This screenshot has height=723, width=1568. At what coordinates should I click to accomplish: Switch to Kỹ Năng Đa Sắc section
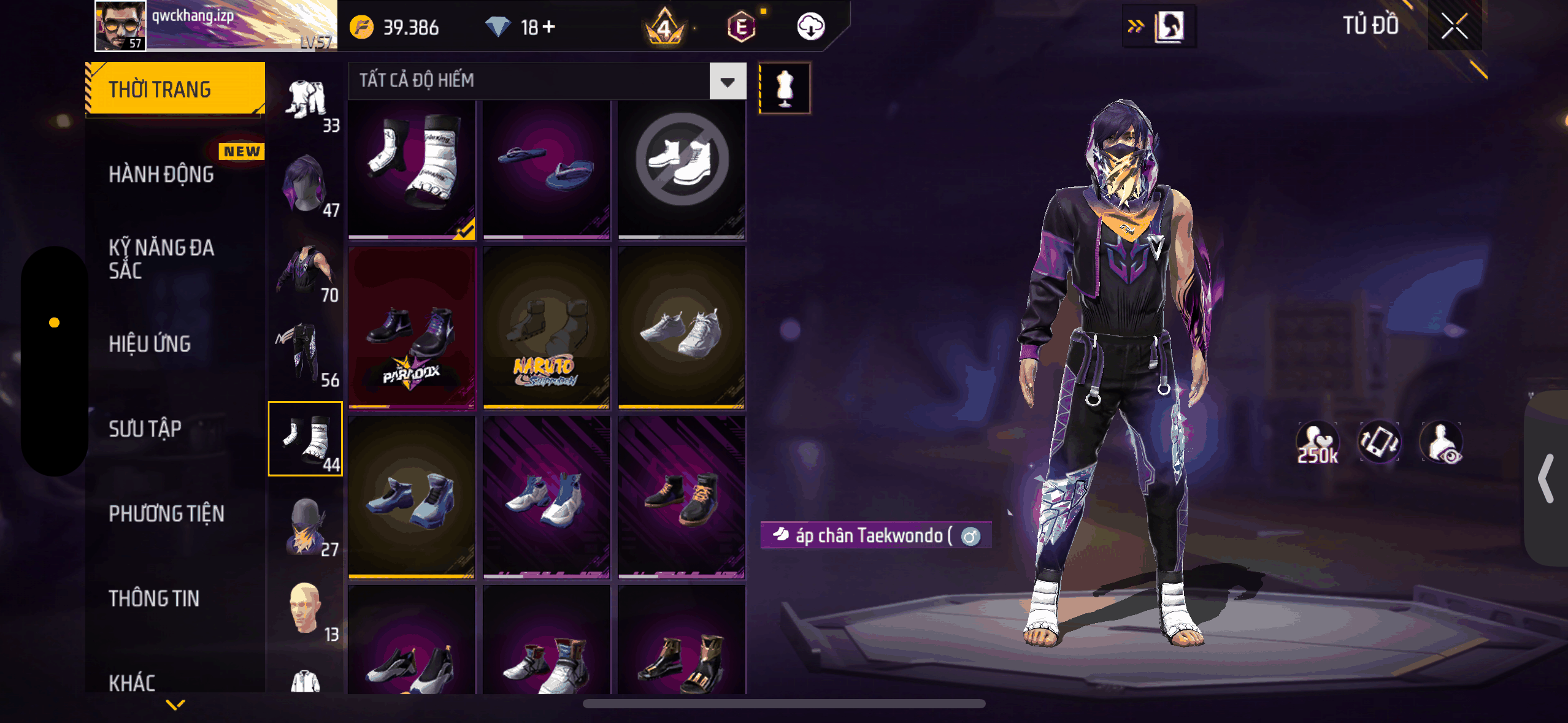coord(161,259)
